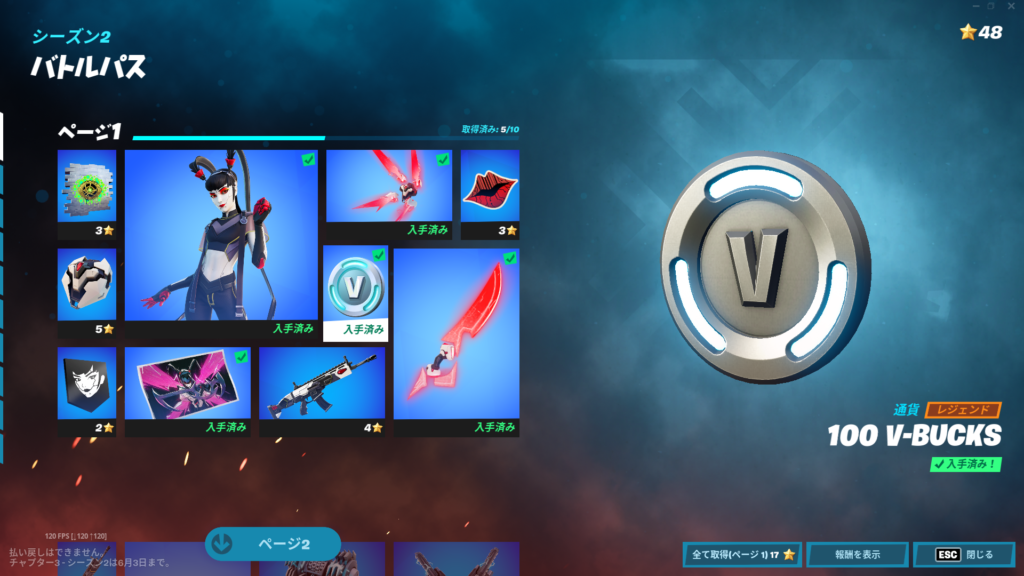Open 報酬を表示 to view rewards
Viewport: 1024px width, 576px height.
click(858, 554)
